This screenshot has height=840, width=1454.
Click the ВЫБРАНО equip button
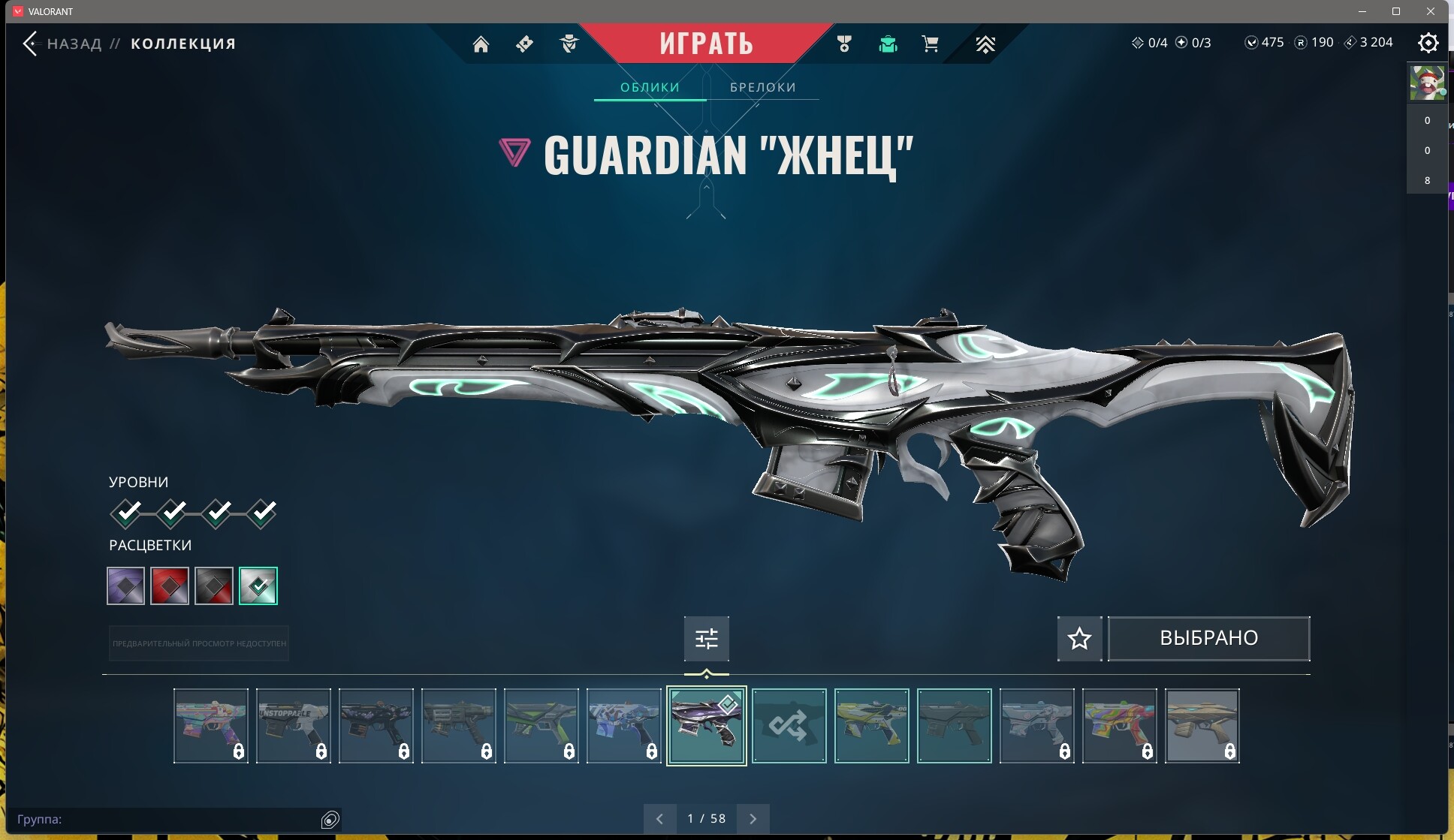pos(1208,638)
